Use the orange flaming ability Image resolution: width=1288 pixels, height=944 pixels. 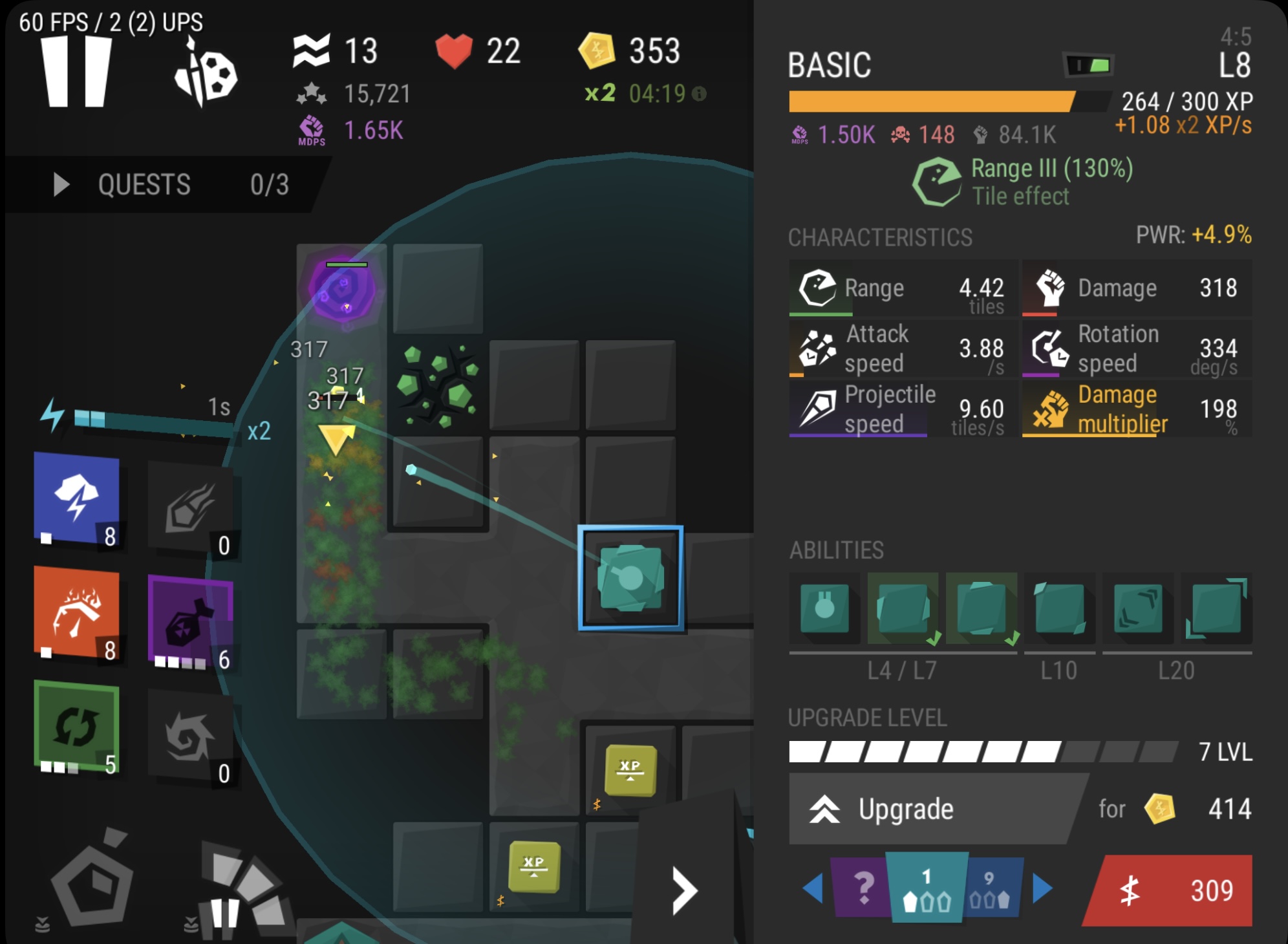(x=76, y=612)
